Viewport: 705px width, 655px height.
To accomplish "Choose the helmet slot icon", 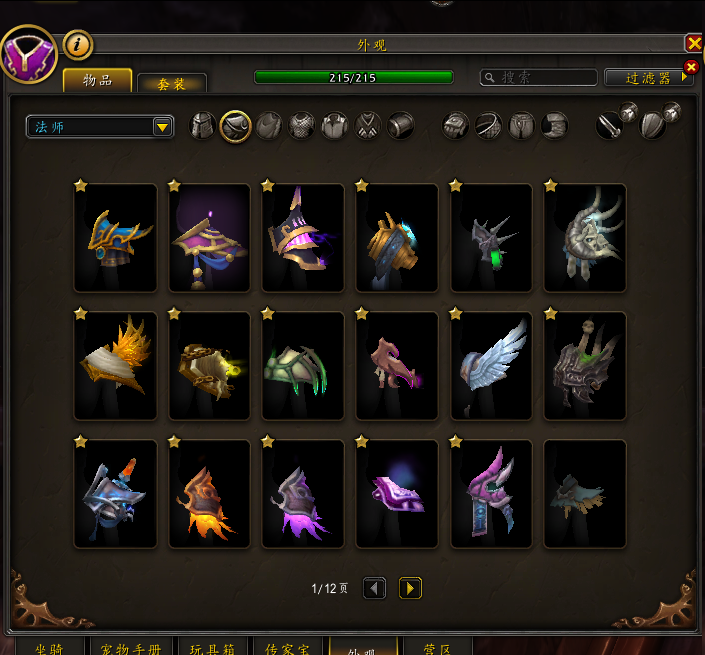I will coord(203,126).
